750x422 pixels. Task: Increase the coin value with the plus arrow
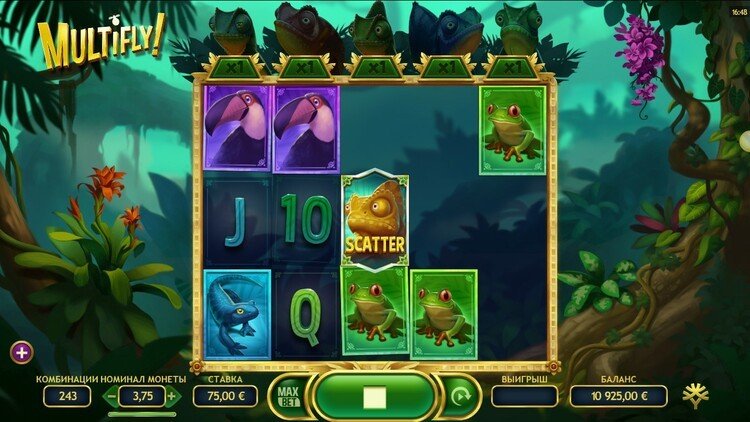point(172,396)
